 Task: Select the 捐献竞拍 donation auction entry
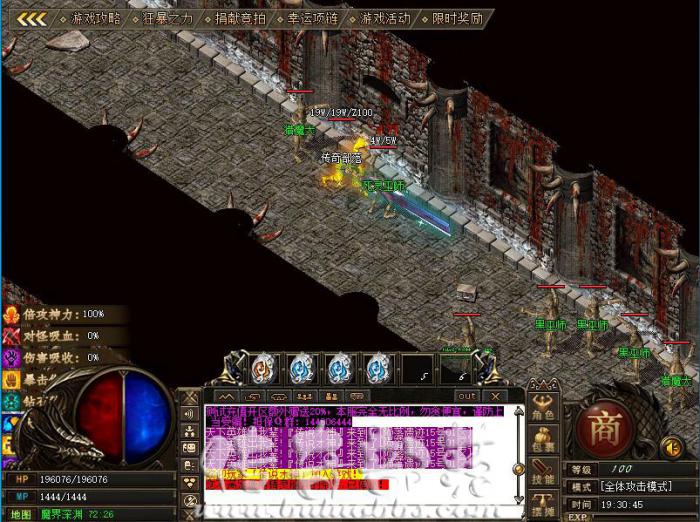click(240, 18)
